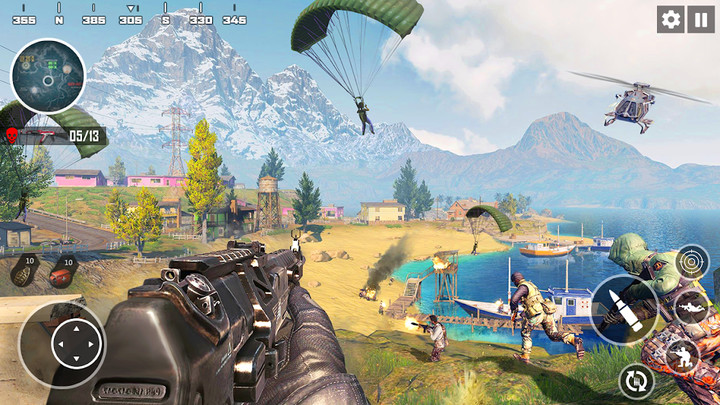The width and height of the screenshot is (720, 405).
Task: Aim down sights with the crosshair button
Action: point(691,263)
